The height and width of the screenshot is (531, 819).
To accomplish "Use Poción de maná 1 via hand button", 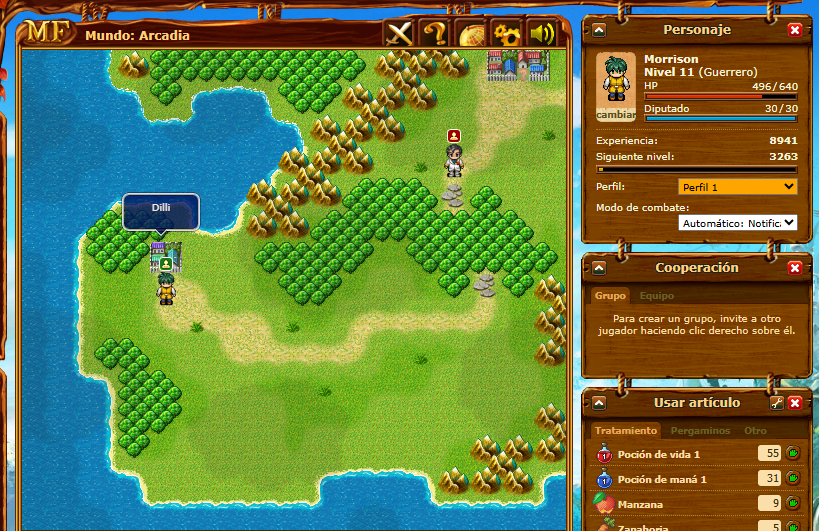I will pyautogui.click(x=794, y=479).
